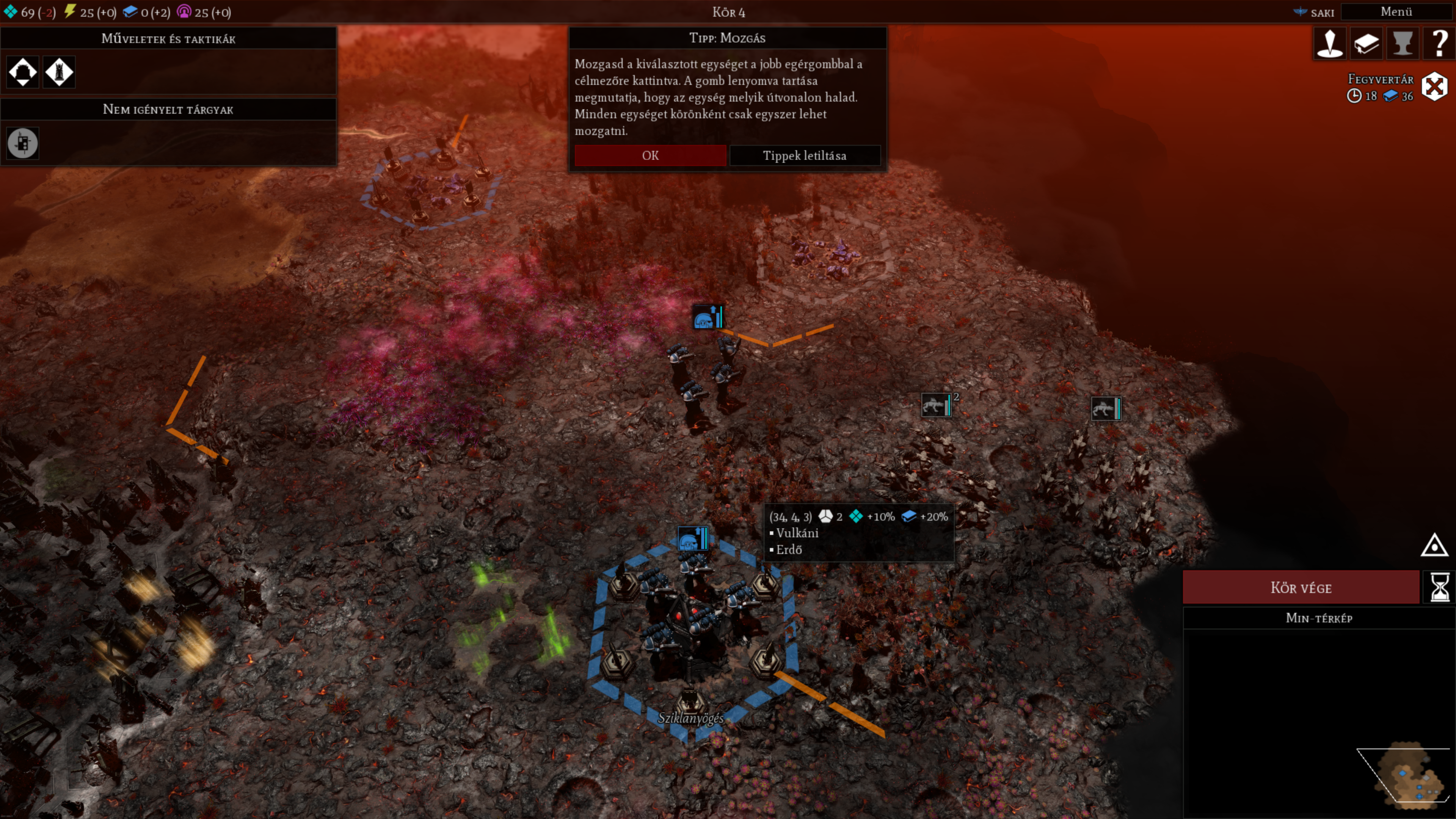Select the Space Marine unit marker at Sziklanyögés
The image size is (1456, 819).
click(x=692, y=539)
